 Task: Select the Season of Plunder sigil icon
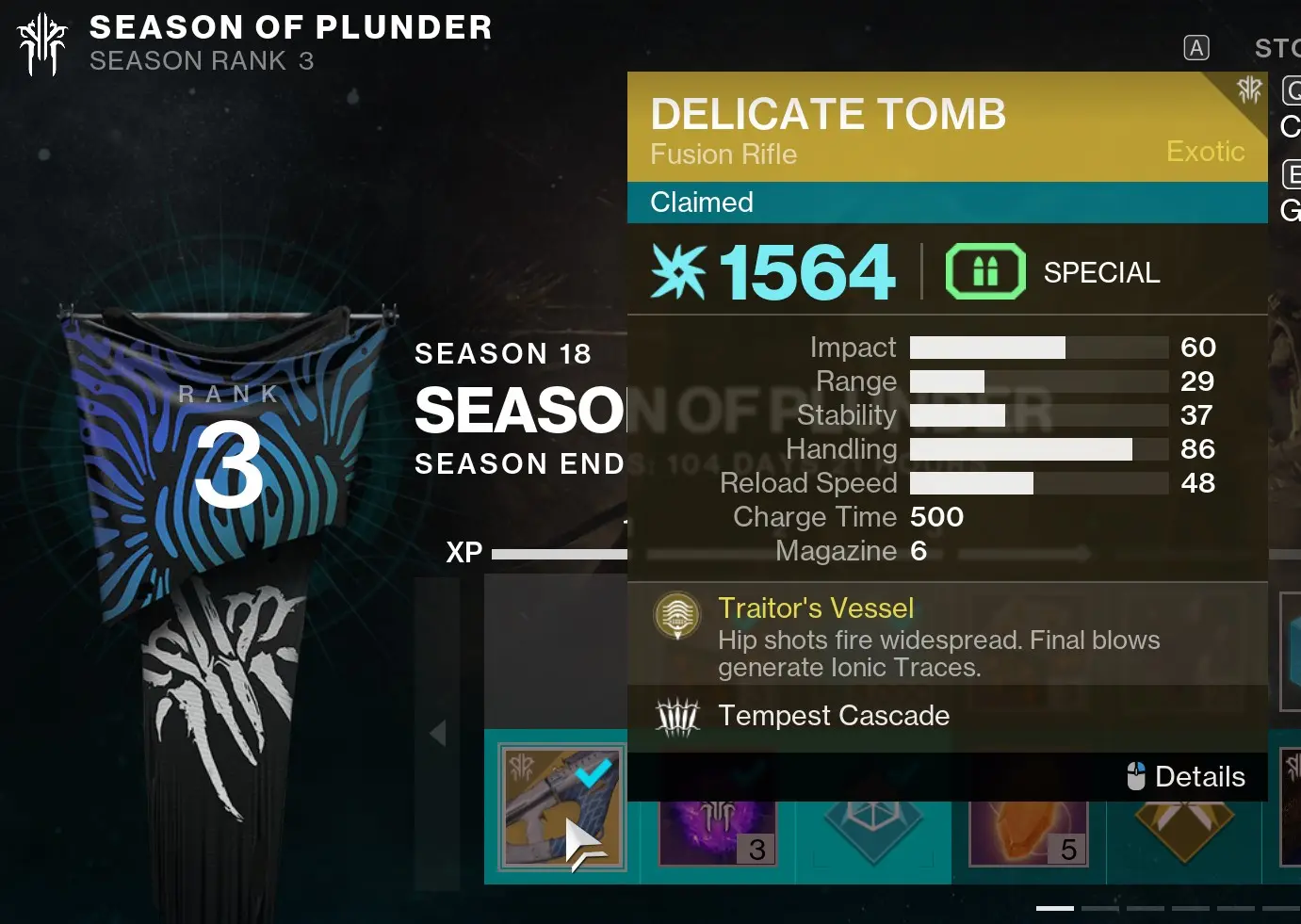41,43
